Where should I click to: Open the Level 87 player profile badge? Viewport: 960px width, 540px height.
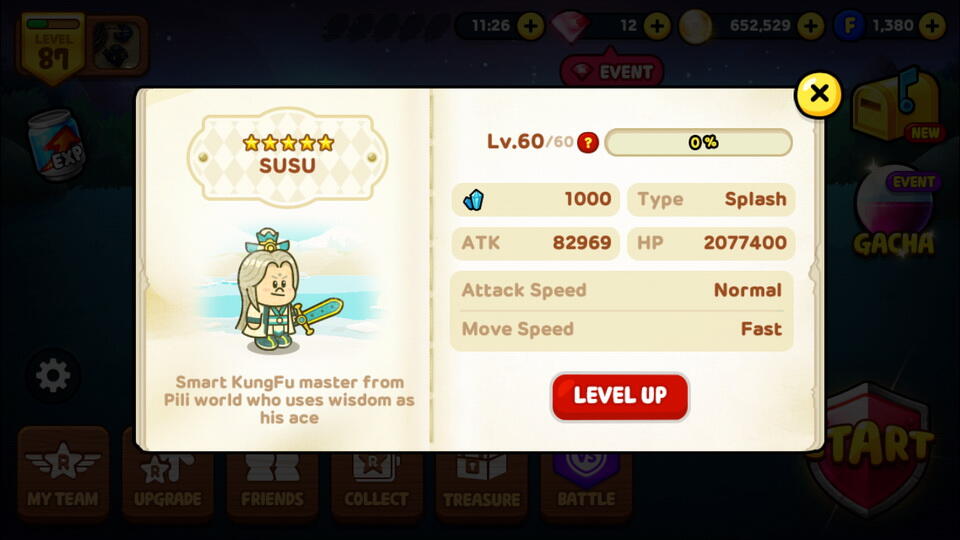pyautogui.click(x=53, y=46)
